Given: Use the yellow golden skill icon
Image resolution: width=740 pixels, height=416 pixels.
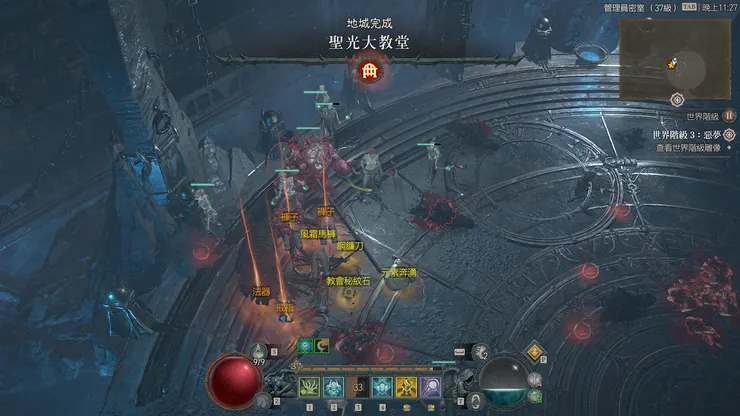Looking at the screenshot, I should (406, 386).
